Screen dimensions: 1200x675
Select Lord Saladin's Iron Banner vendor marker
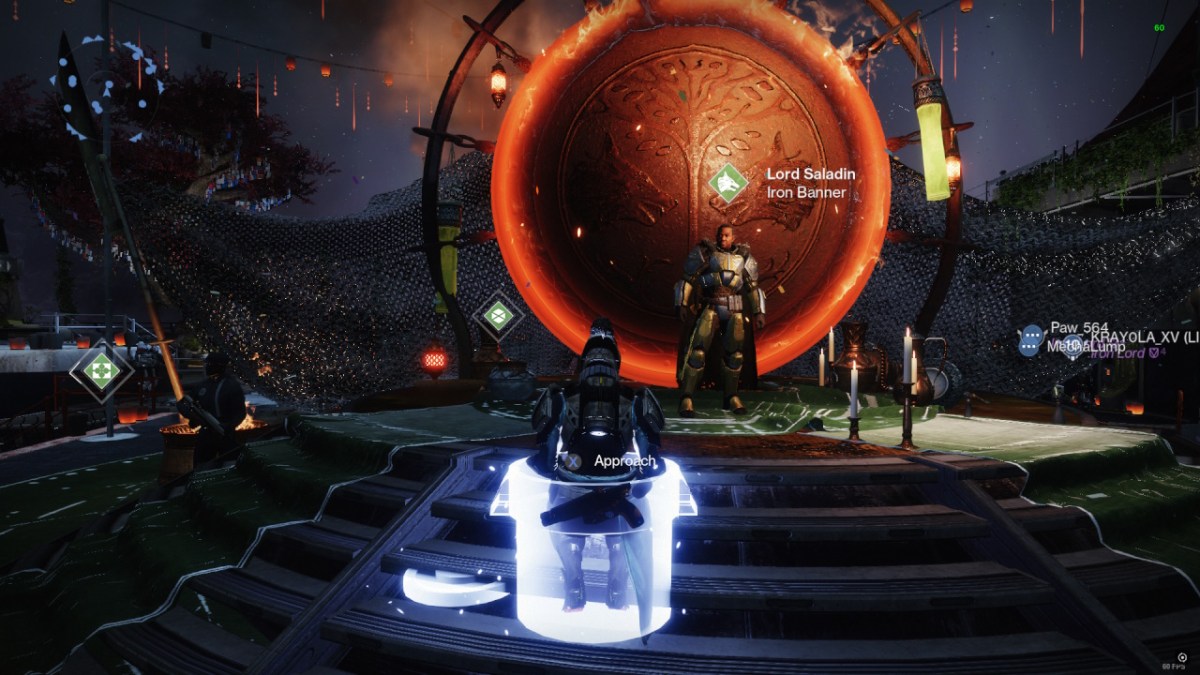(729, 183)
